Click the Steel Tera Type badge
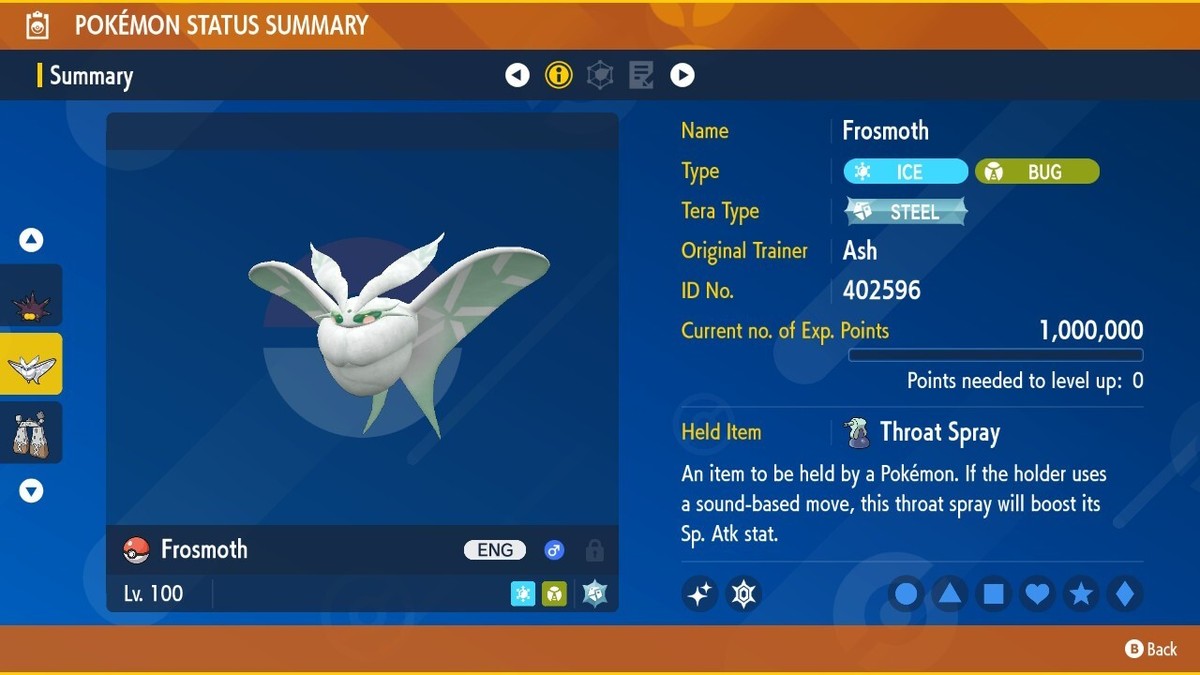The height and width of the screenshot is (675, 1200). click(x=906, y=211)
